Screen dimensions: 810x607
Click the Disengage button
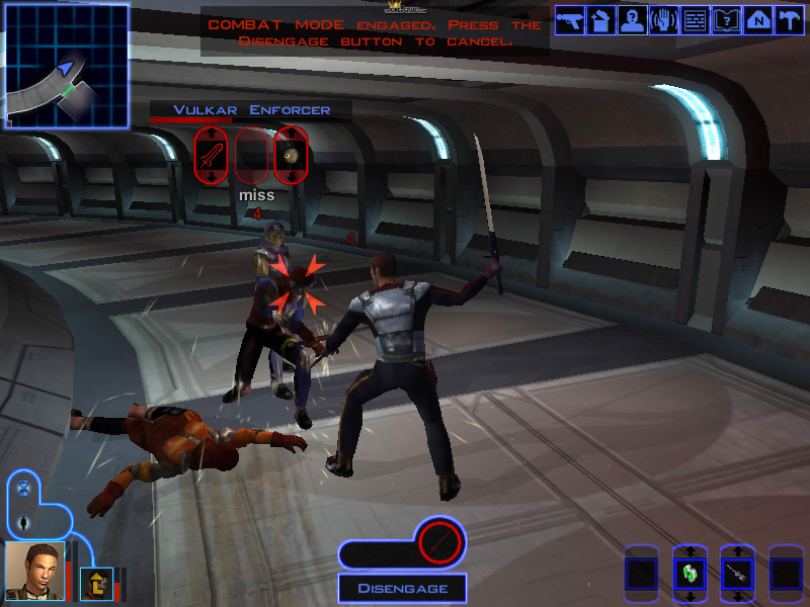click(x=400, y=588)
